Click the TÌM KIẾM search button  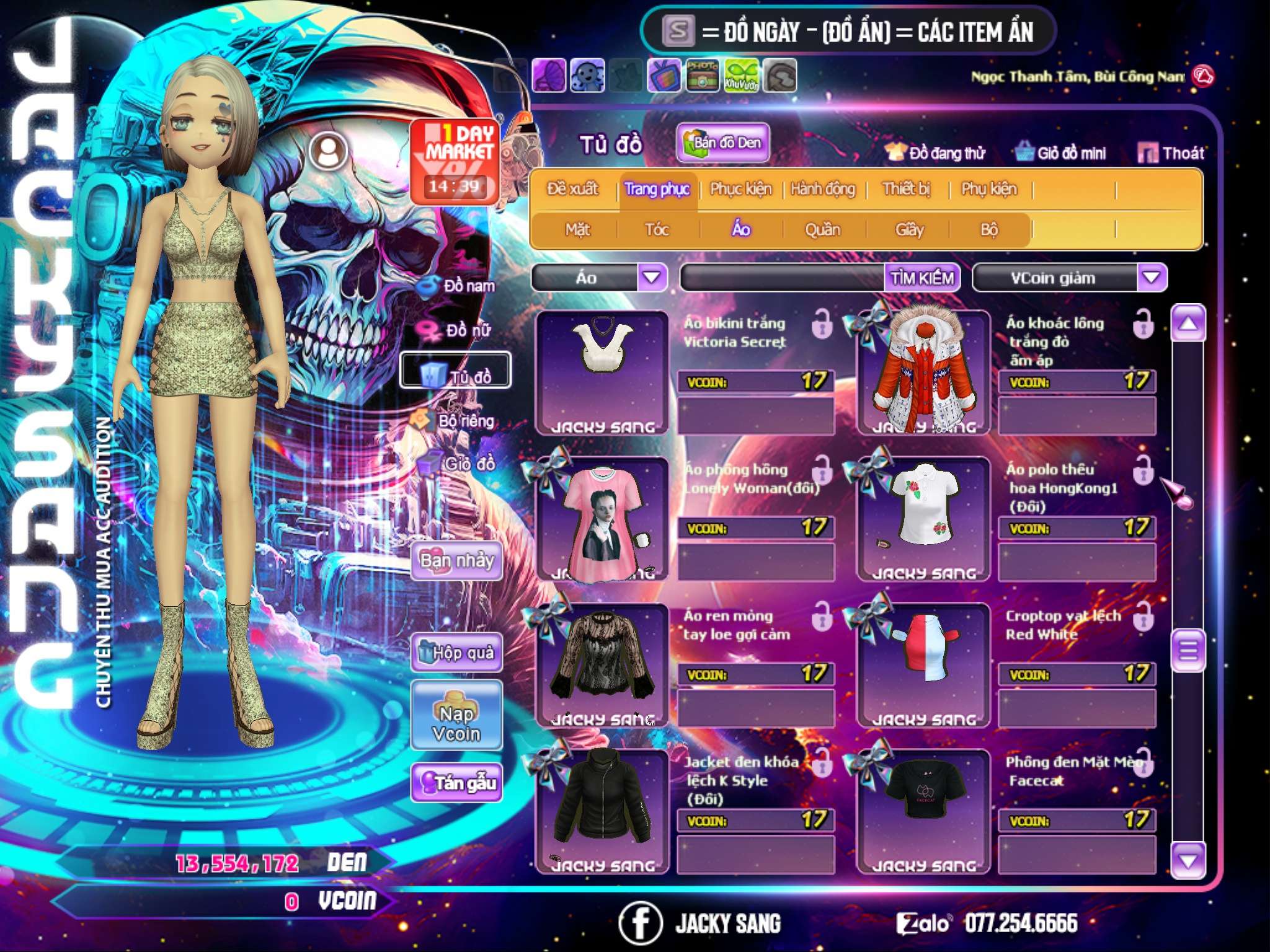point(922,278)
